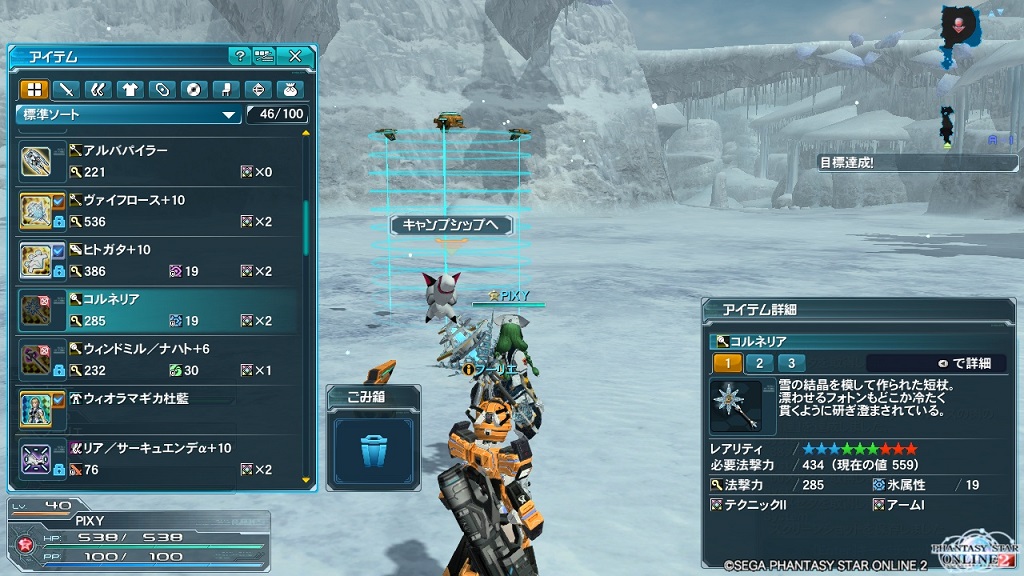Click the ごみ箱 trash can icon
1024x576 pixels.
pos(374,446)
